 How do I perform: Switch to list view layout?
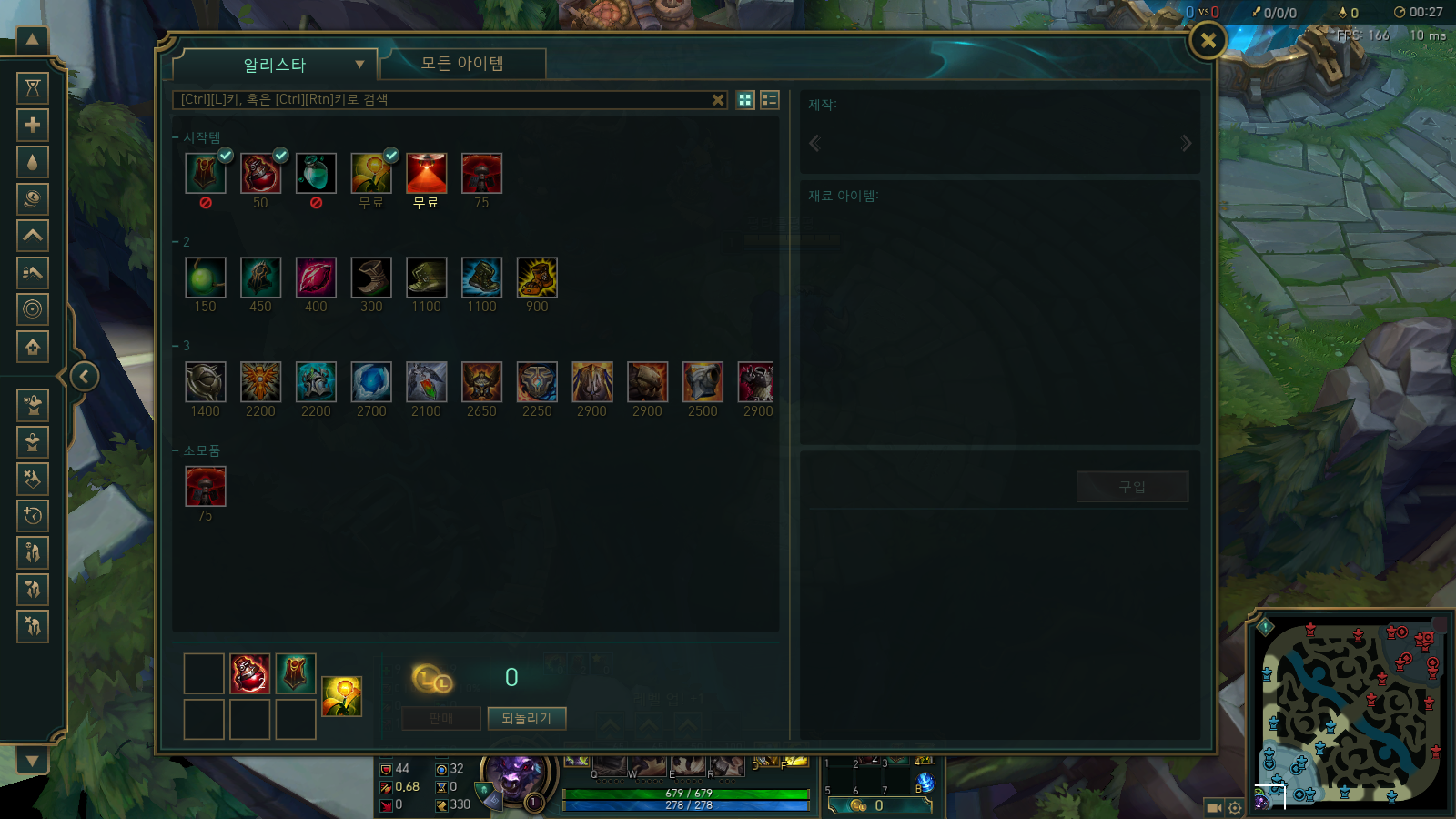pos(770,100)
